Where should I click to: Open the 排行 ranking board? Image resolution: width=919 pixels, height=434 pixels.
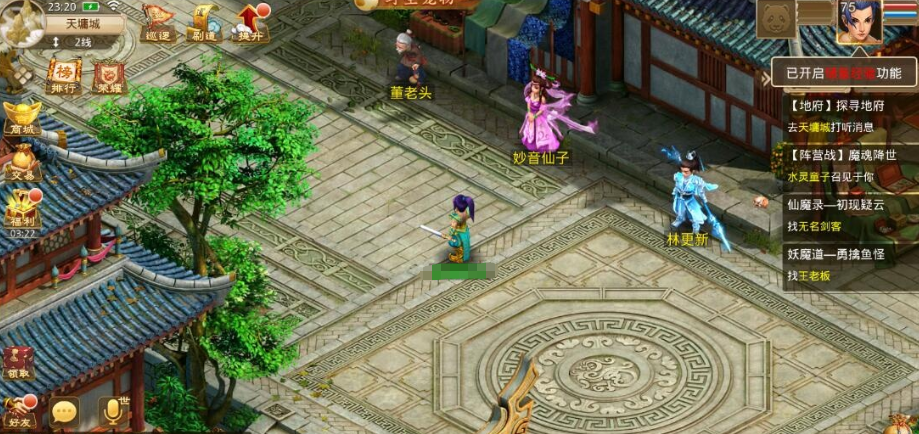pos(63,76)
